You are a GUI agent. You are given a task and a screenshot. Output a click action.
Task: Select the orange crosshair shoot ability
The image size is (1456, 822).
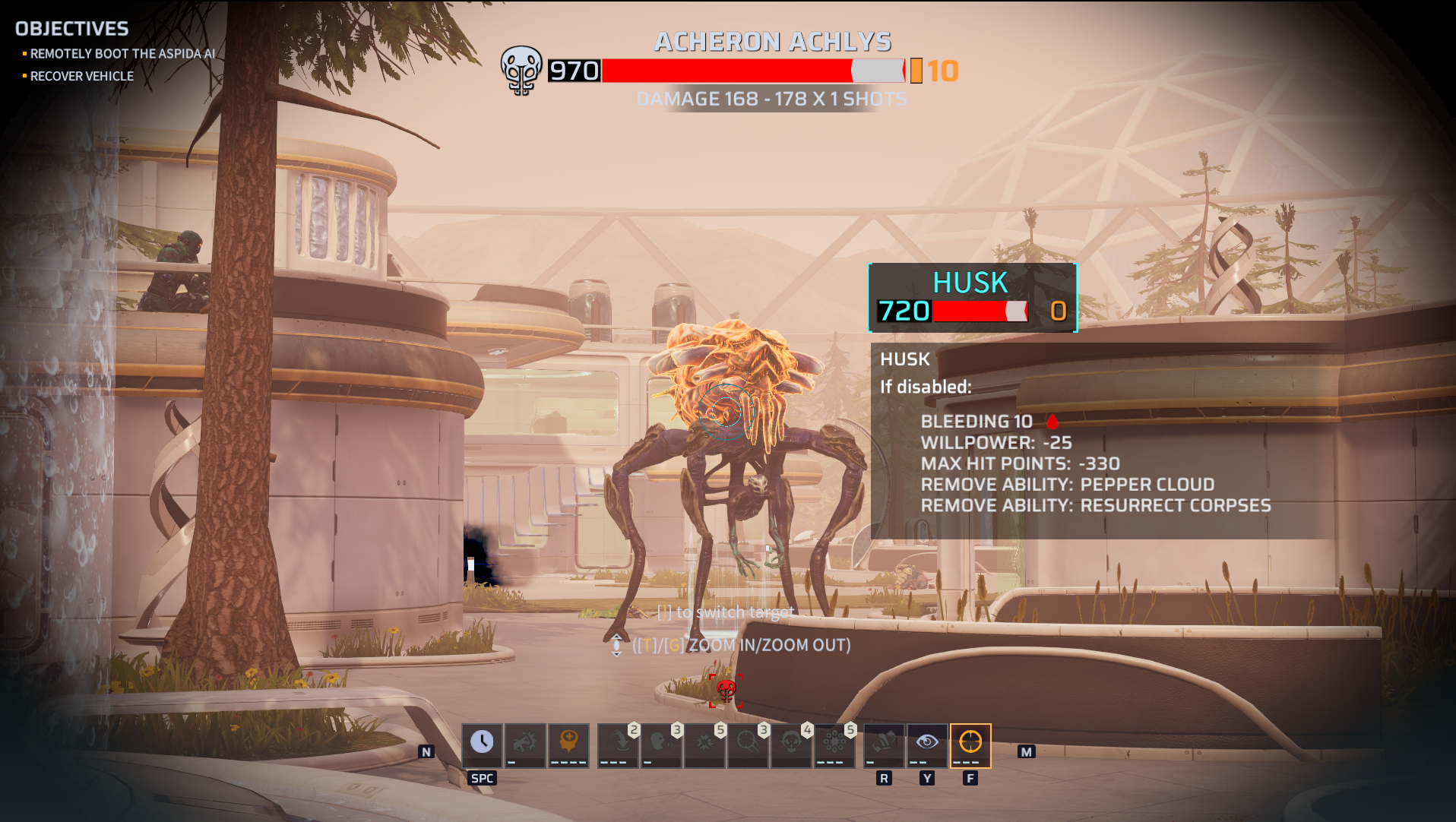(970, 742)
